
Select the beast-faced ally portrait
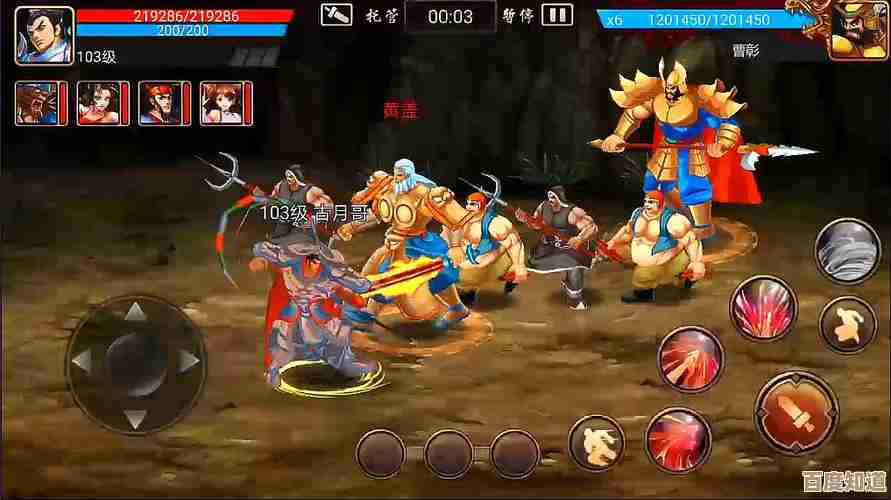click(38, 103)
